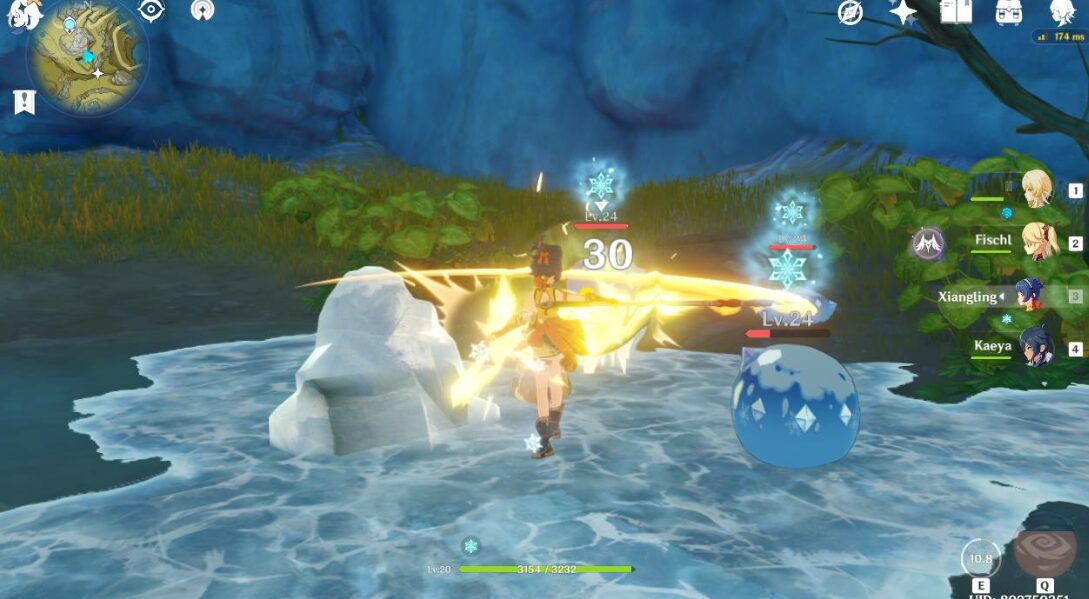Open the backpack inventory
The height and width of the screenshot is (599, 1089).
click(1008, 12)
